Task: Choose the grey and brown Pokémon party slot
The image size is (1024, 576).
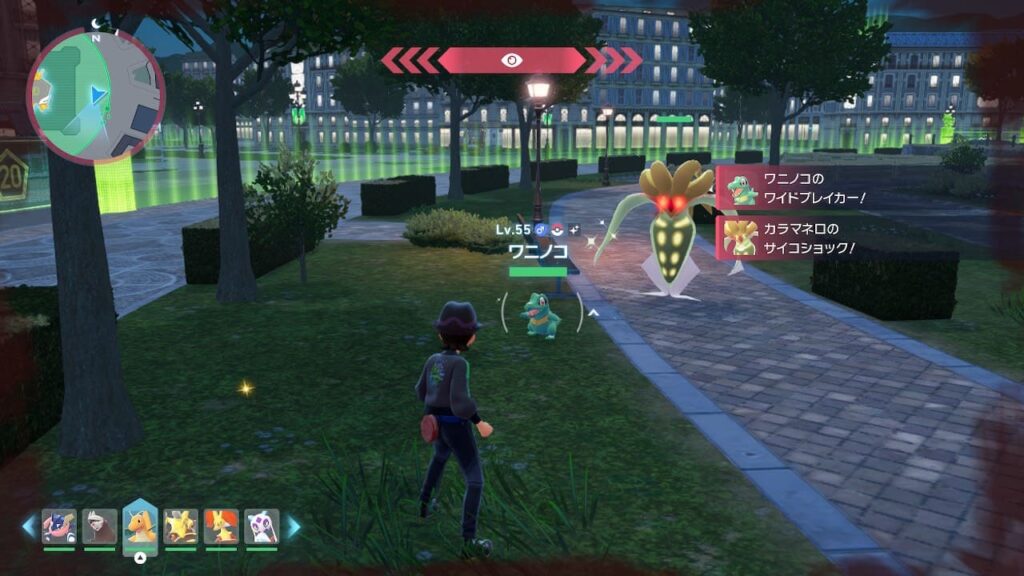Action: click(99, 526)
